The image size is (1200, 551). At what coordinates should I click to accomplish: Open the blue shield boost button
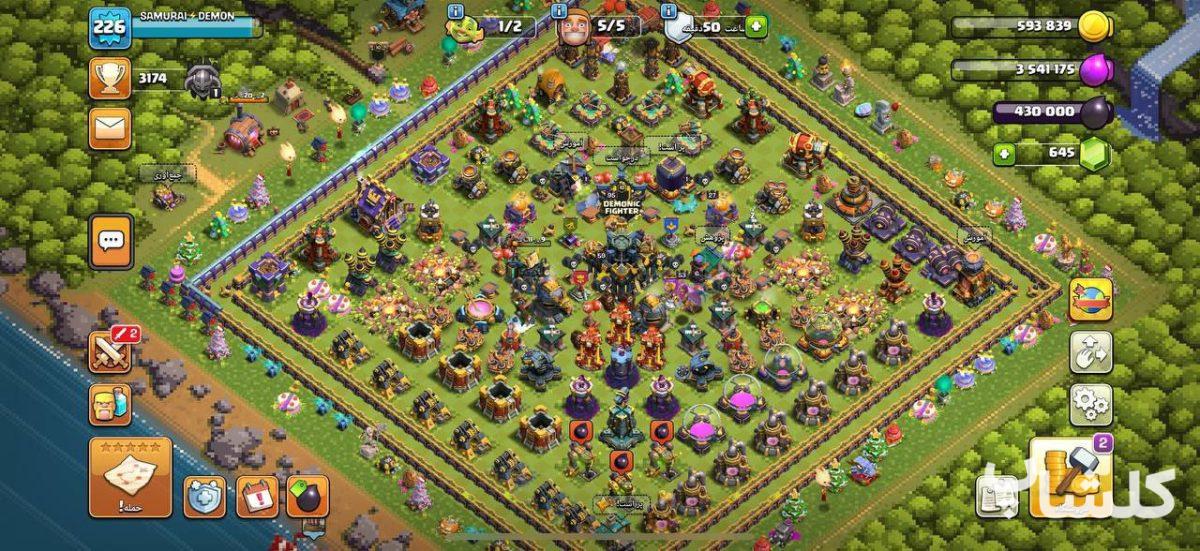pos(204,497)
